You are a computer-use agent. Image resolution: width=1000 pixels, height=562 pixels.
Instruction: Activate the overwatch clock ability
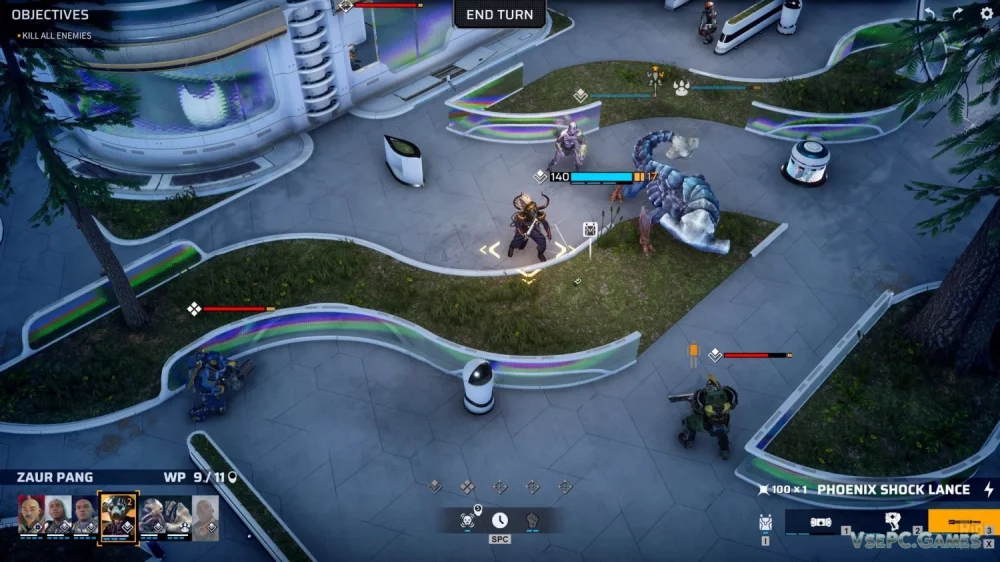tap(499, 520)
